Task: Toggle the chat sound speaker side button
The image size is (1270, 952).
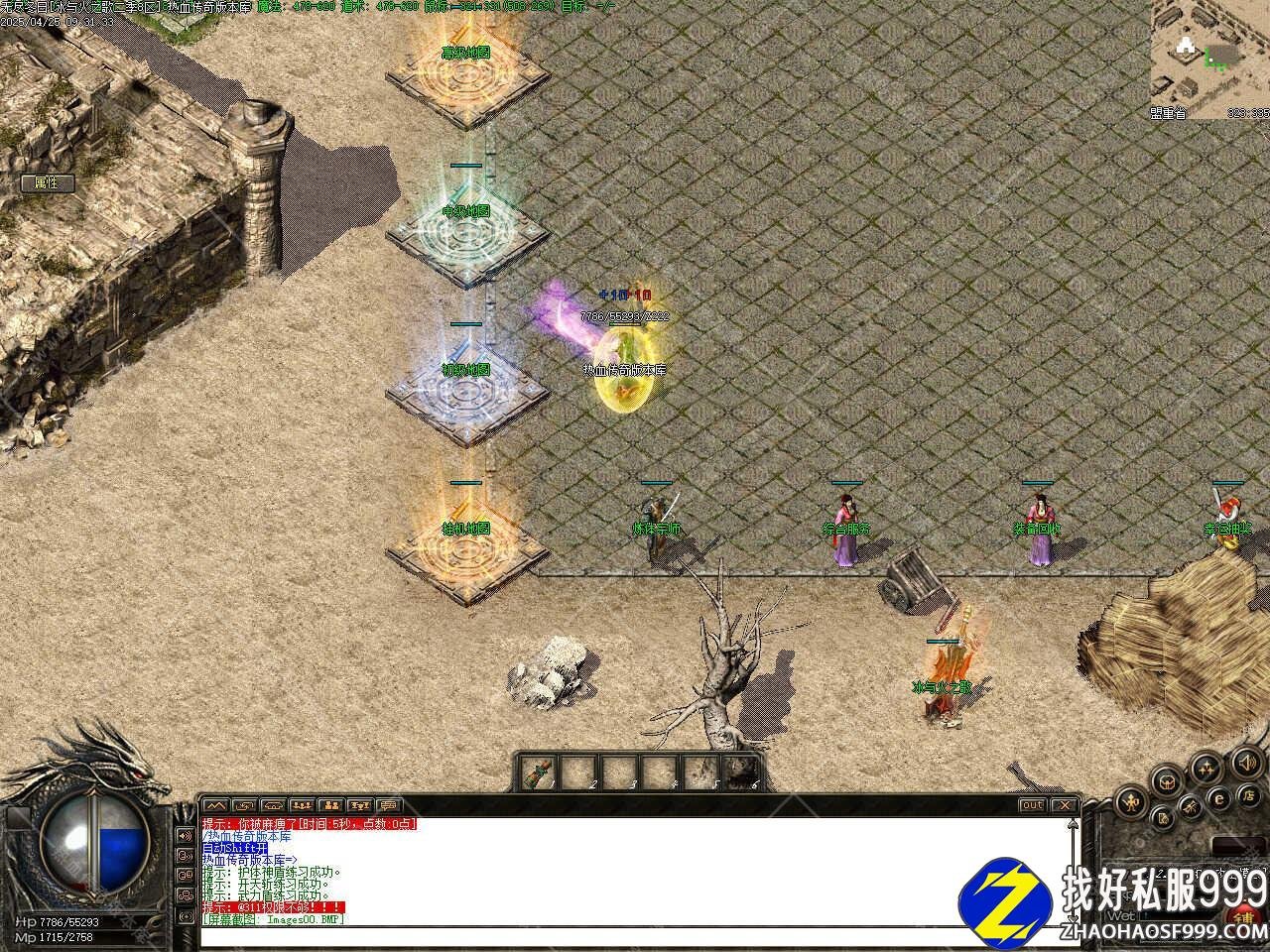Action: click(185, 835)
